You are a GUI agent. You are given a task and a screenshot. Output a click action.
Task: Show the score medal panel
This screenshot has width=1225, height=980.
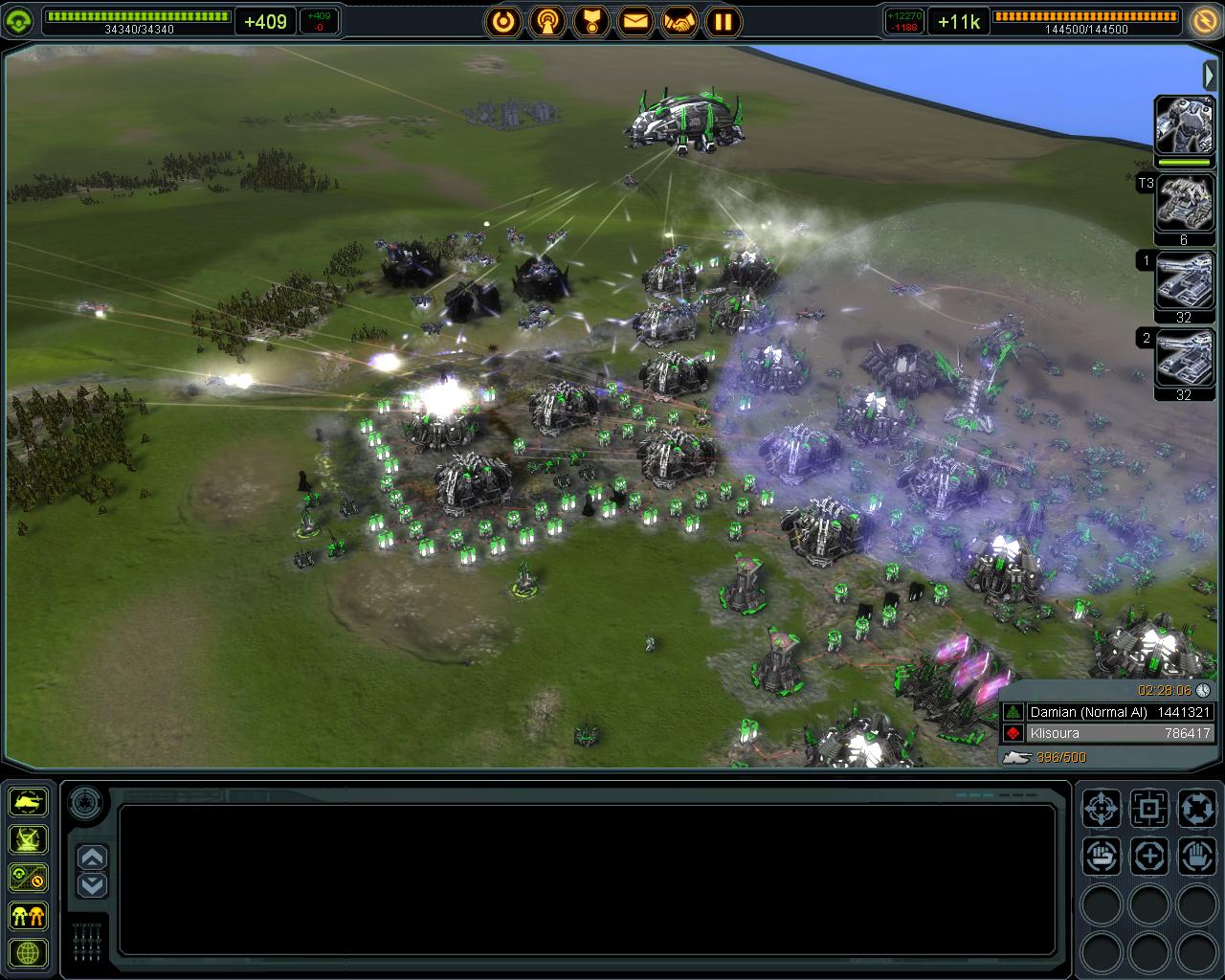(591, 20)
